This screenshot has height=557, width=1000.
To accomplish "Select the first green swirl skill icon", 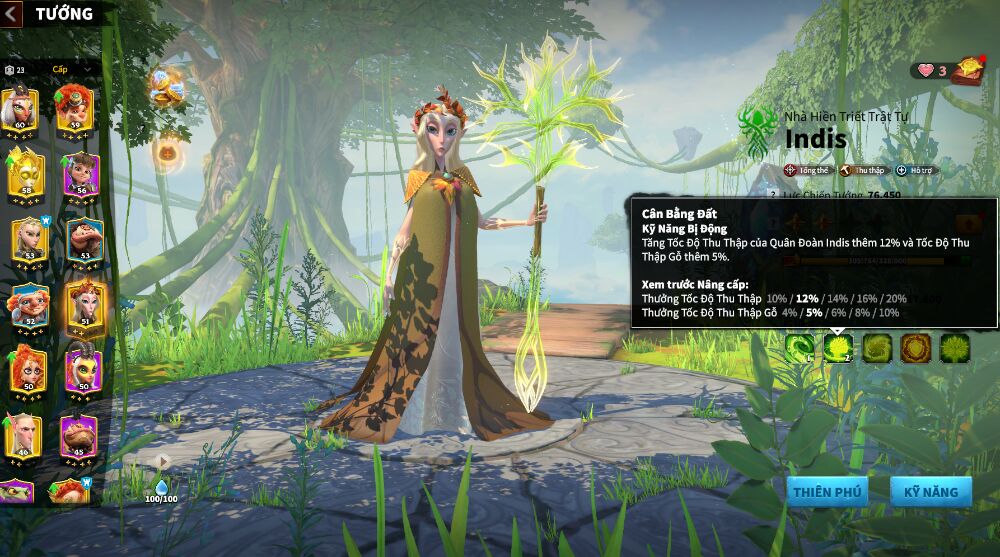I will pos(799,347).
